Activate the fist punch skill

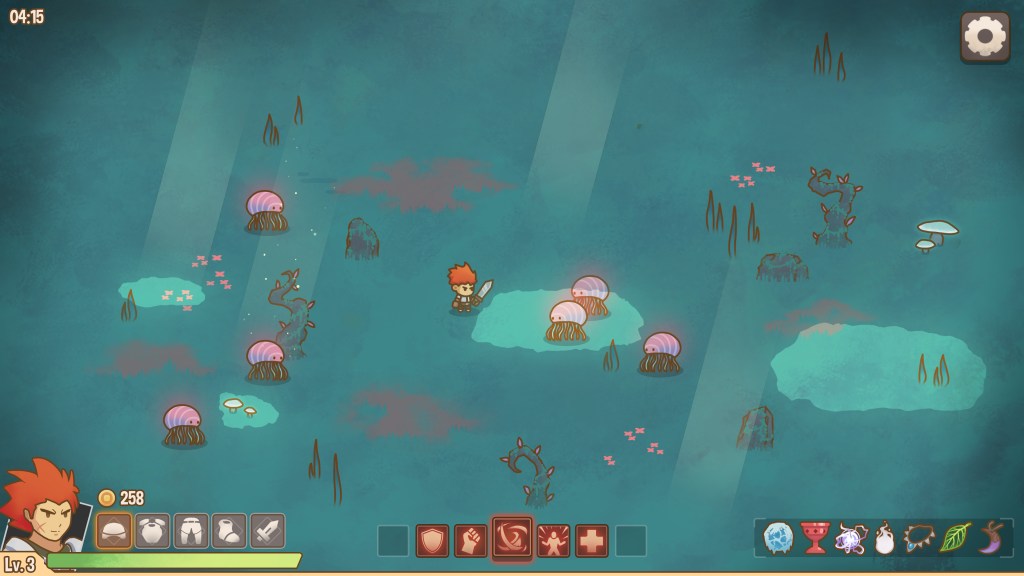(x=471, y=541)
